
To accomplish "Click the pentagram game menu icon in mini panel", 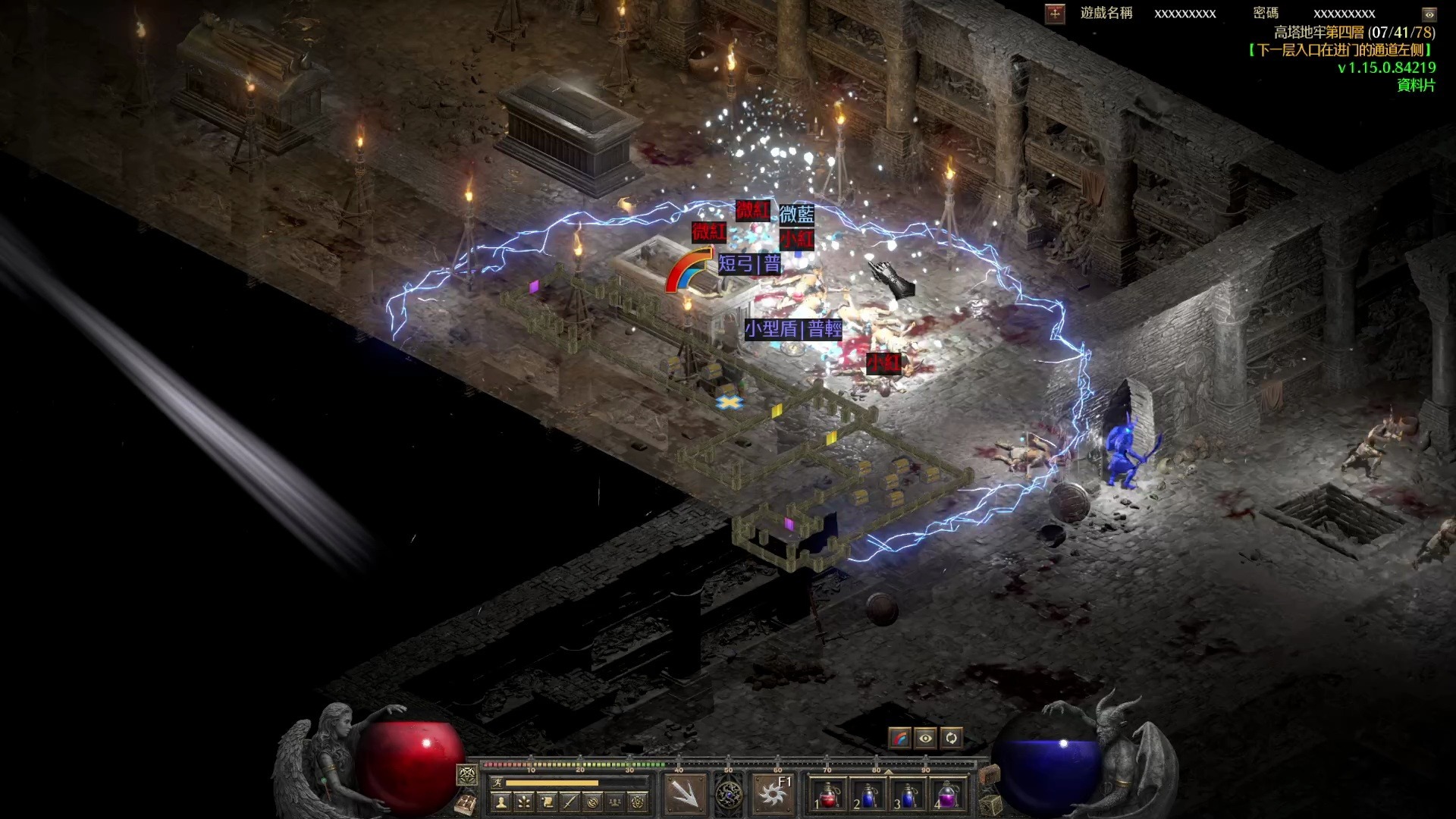I will 638,801.
